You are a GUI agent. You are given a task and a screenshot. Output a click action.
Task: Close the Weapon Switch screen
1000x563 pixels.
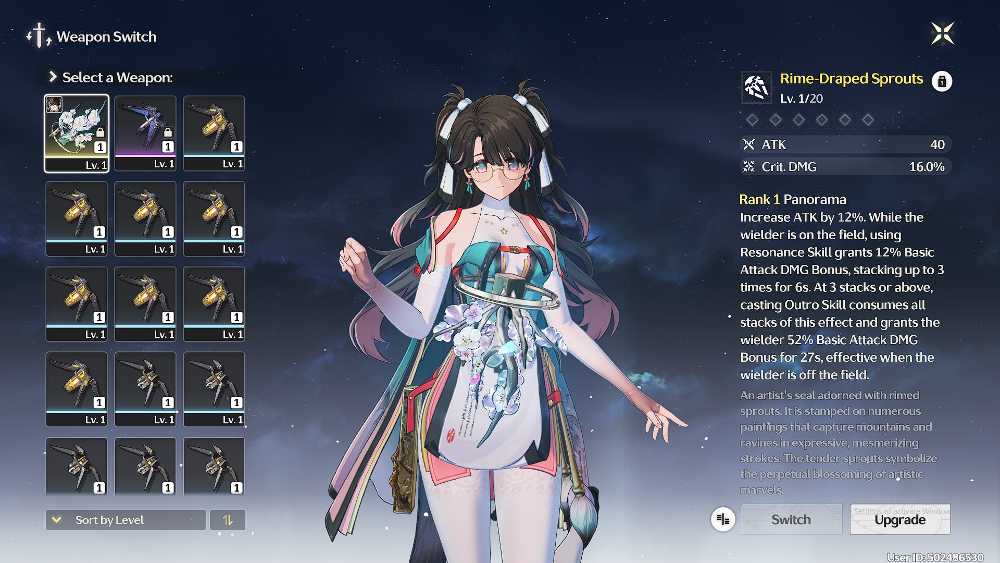(942, 34)
